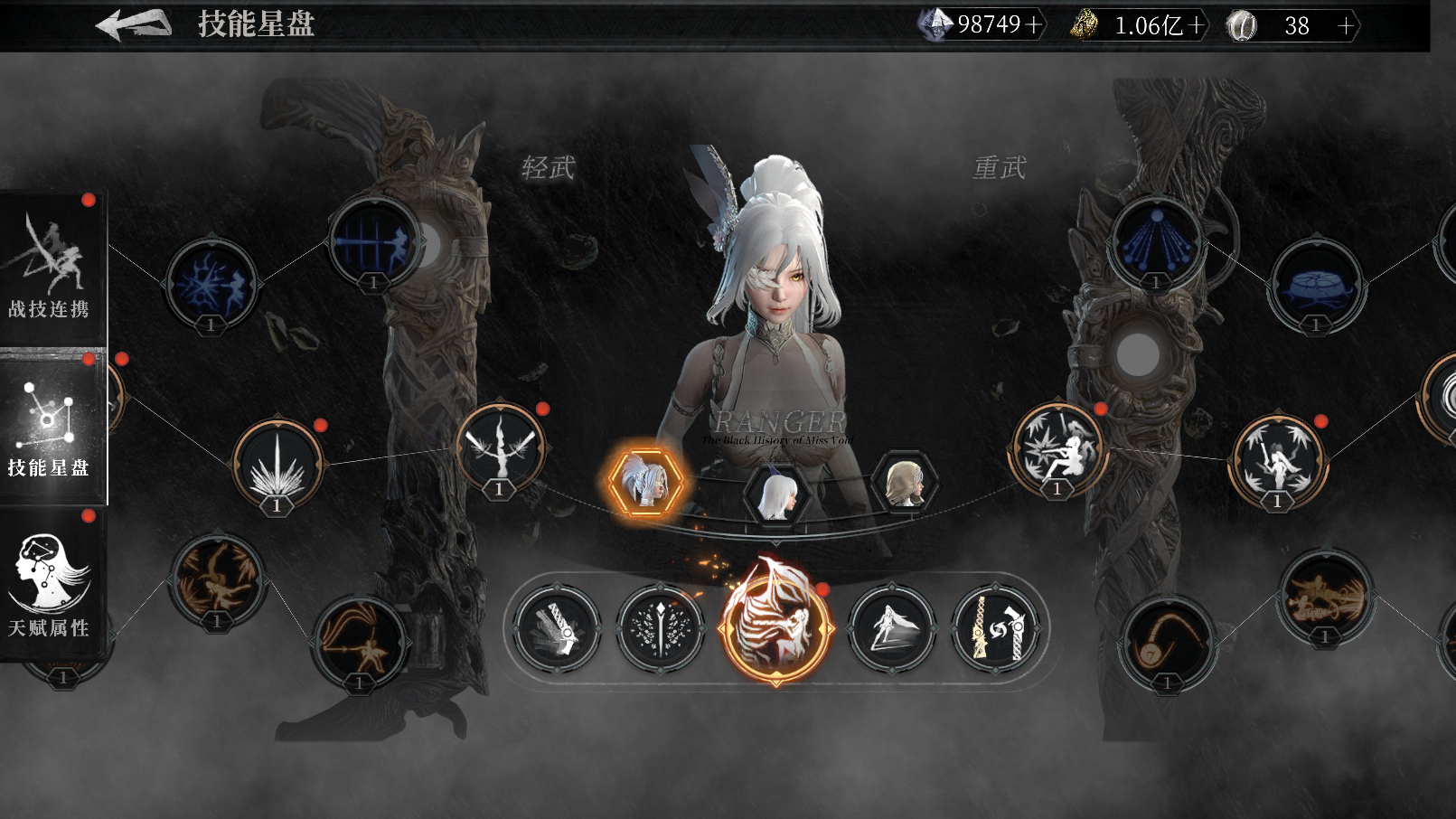Choose the white-haired middle hexagon portrait
The image size is (1456, 819).
pos(775,494)
